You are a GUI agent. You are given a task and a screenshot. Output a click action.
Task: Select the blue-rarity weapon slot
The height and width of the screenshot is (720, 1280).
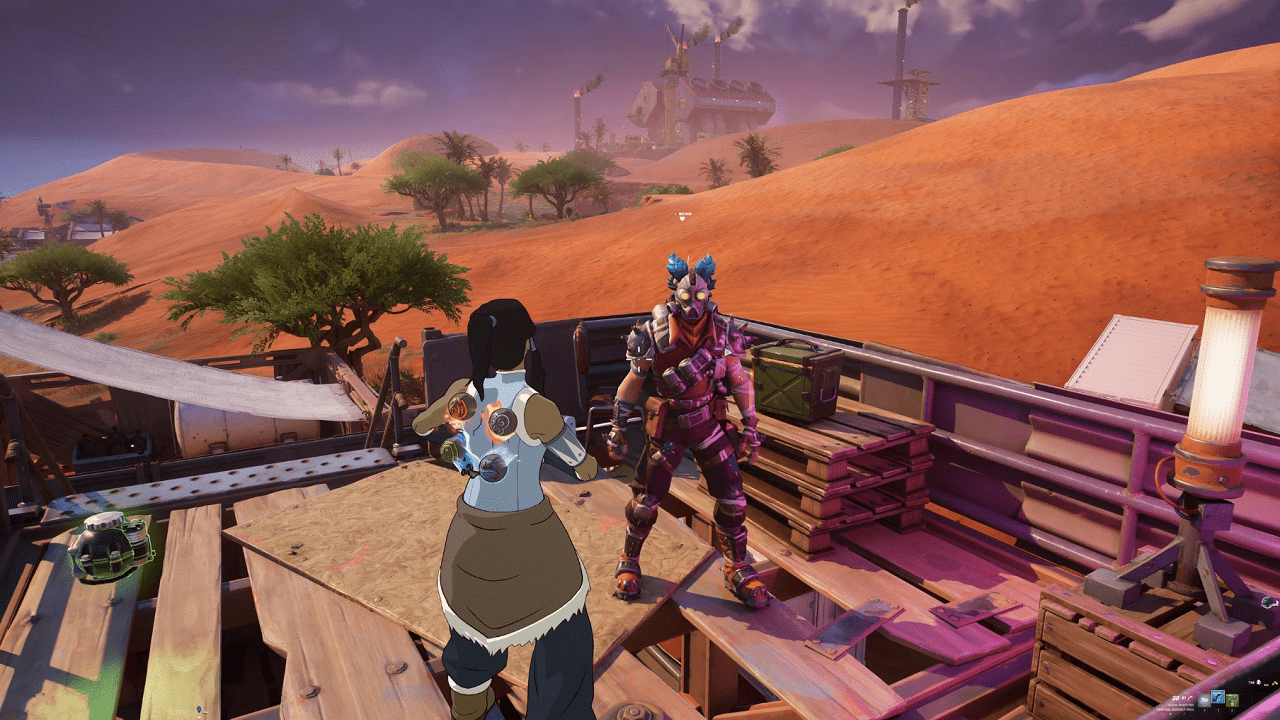click(1218, 696)
